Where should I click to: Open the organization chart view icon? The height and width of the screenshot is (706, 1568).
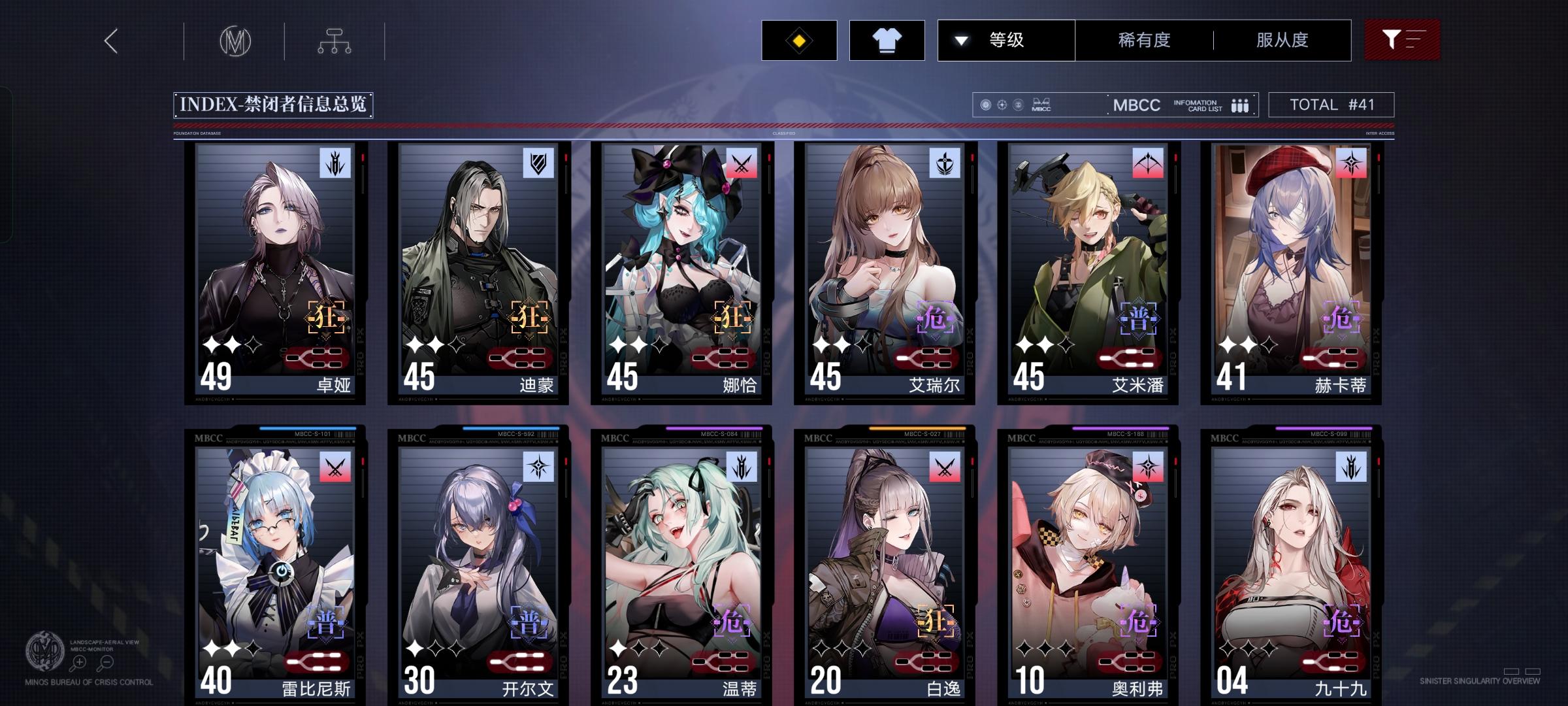335,41
